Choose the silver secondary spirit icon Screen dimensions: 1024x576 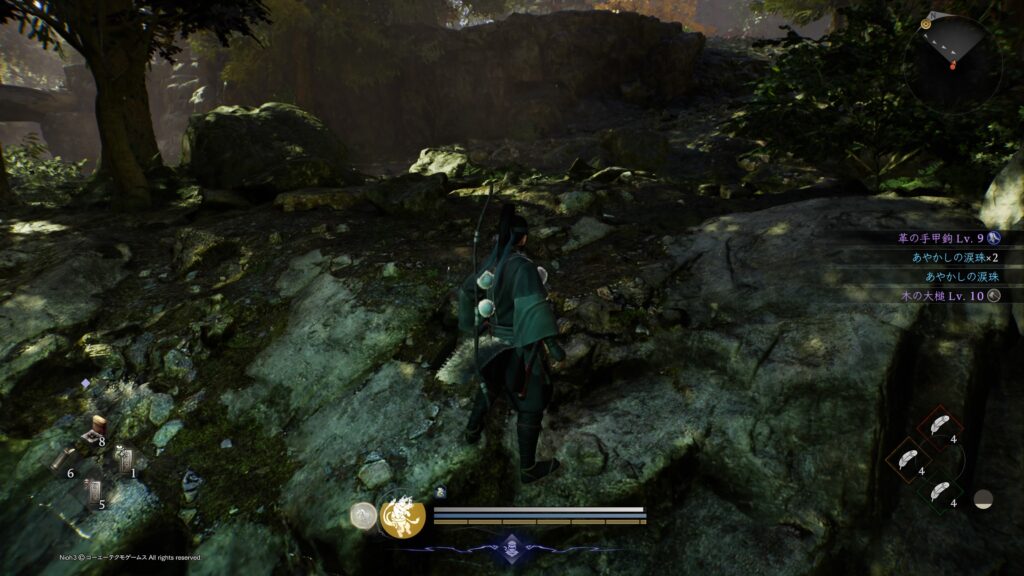point(364,516)
